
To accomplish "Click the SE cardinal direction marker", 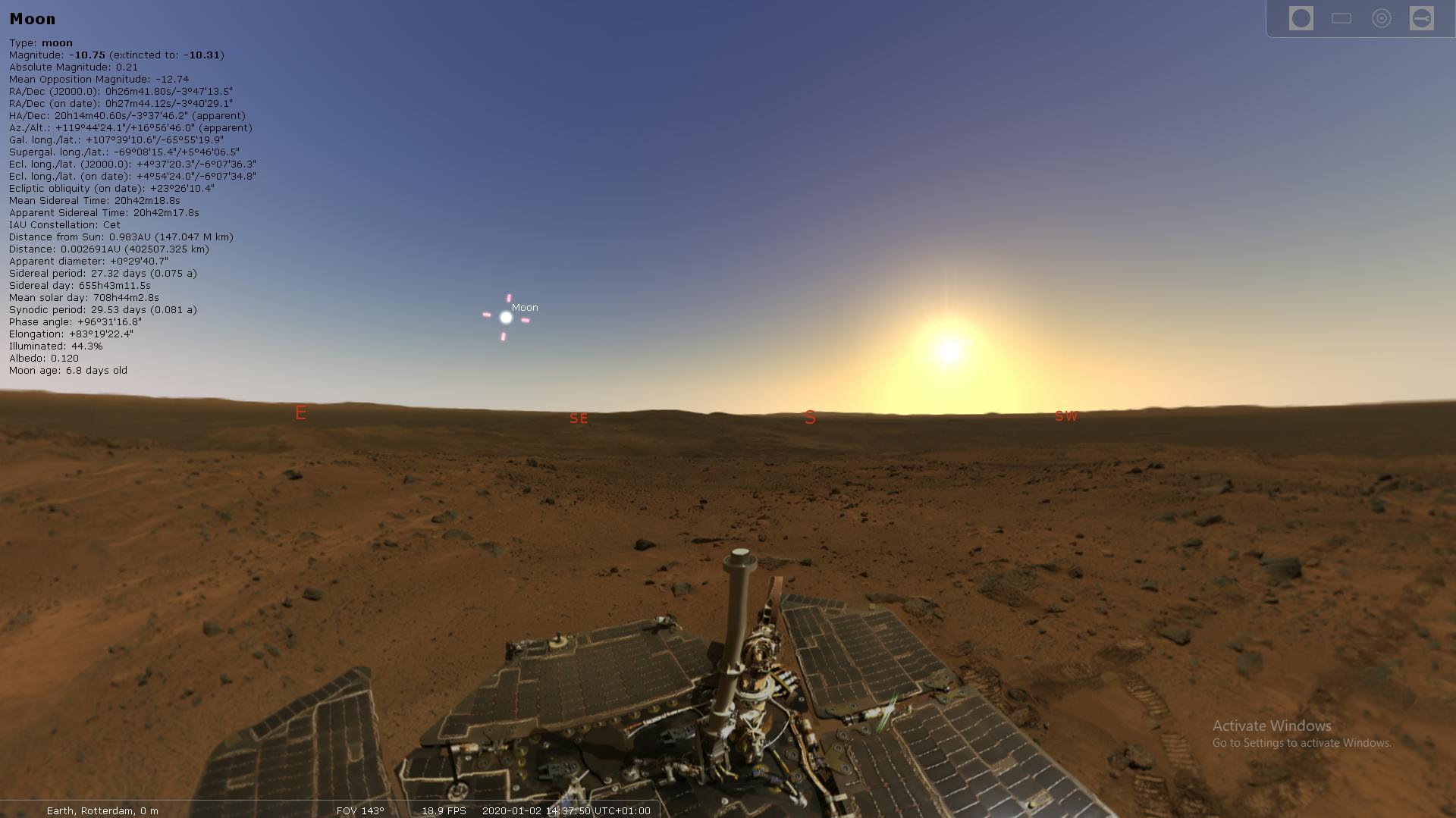I will click(x=578, y=418).
